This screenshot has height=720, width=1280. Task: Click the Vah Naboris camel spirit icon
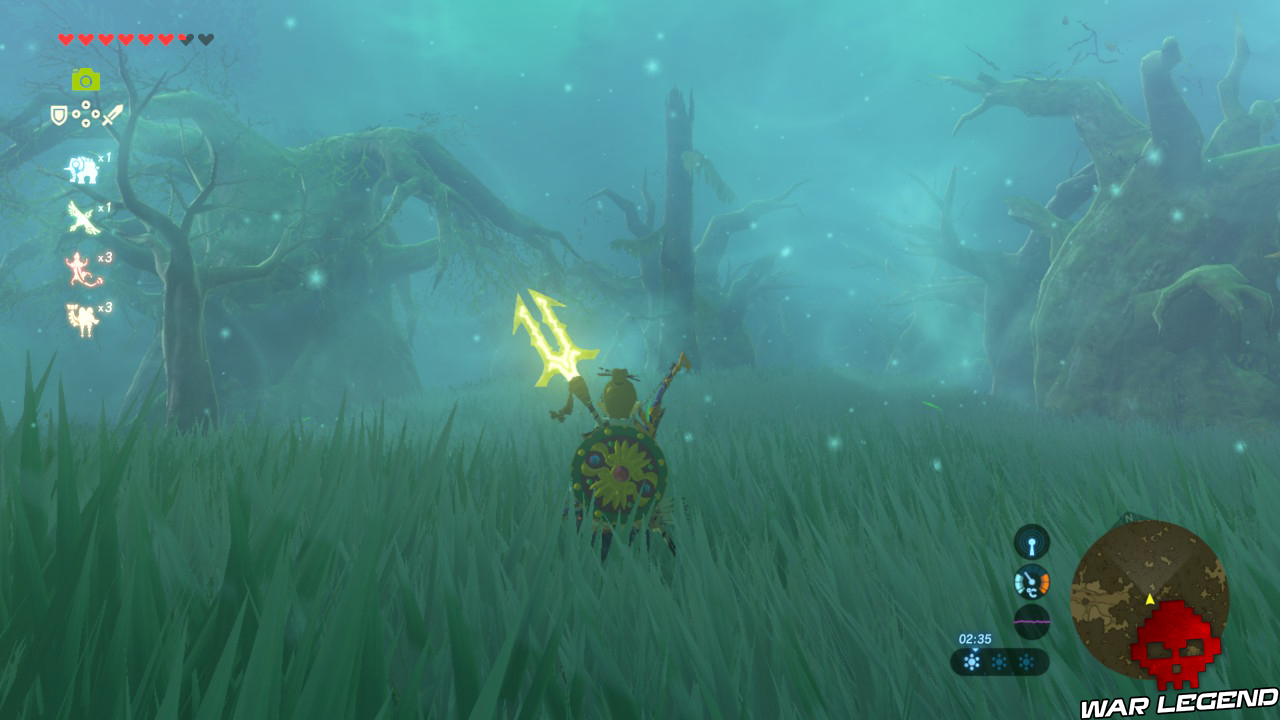(x=81, y=317)
